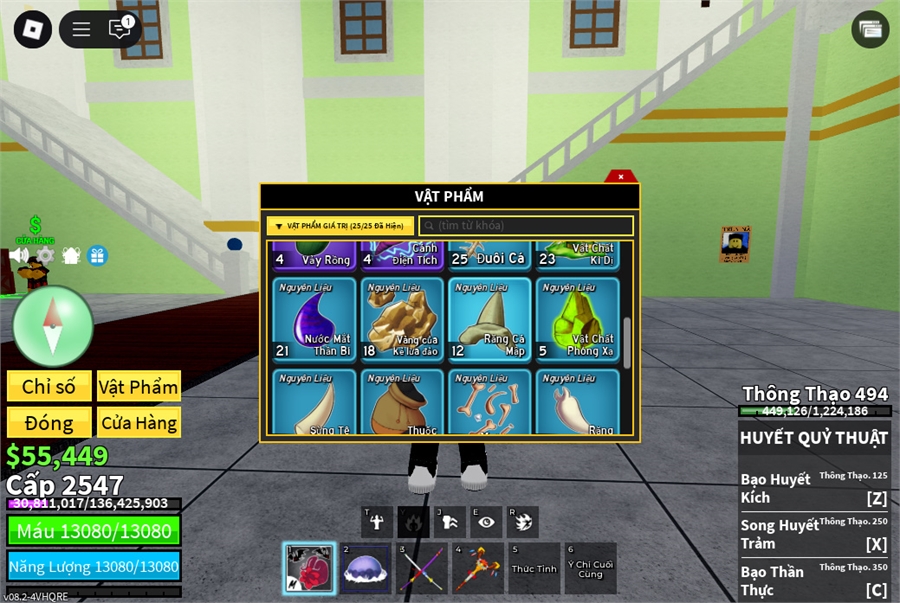Open the Roblox main menu logo

click(32, 29)
